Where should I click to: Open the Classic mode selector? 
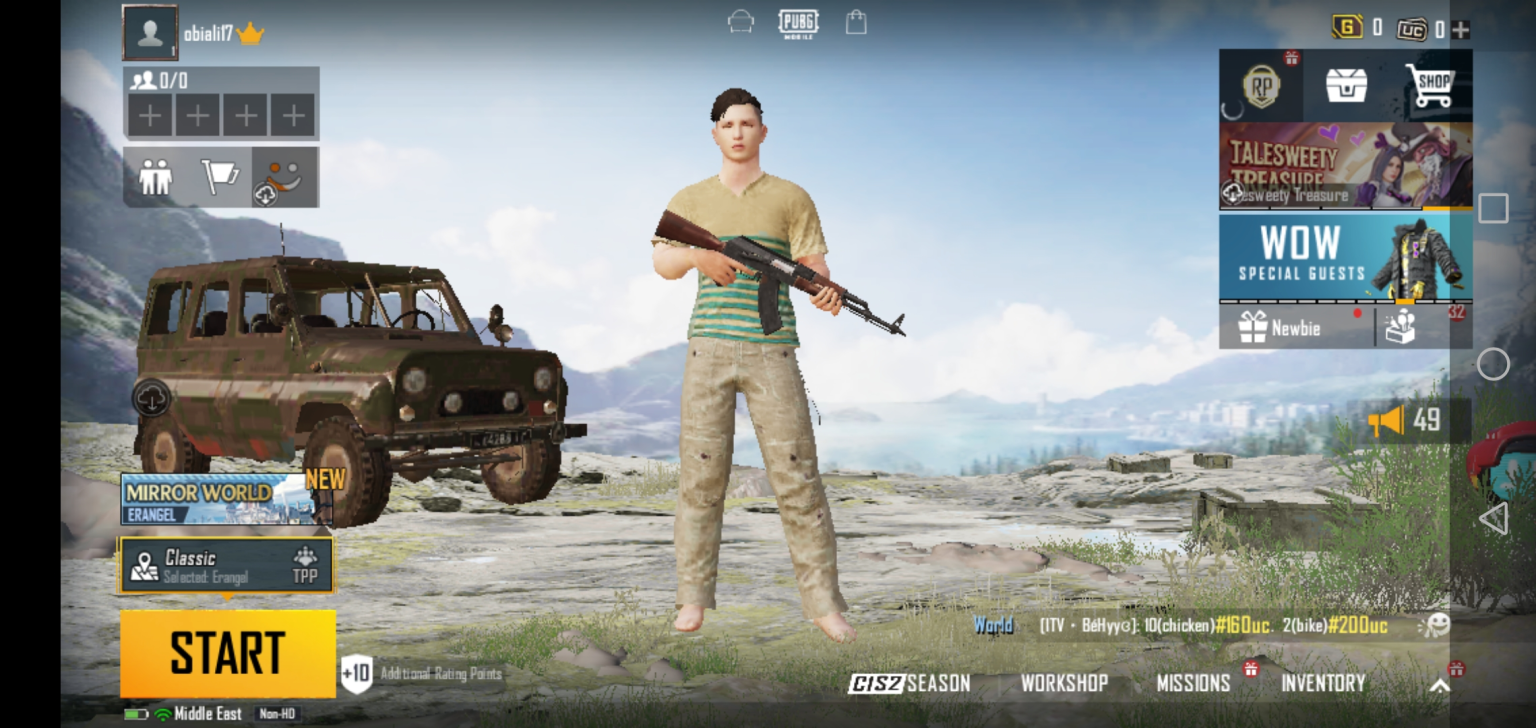coord(227,566)
